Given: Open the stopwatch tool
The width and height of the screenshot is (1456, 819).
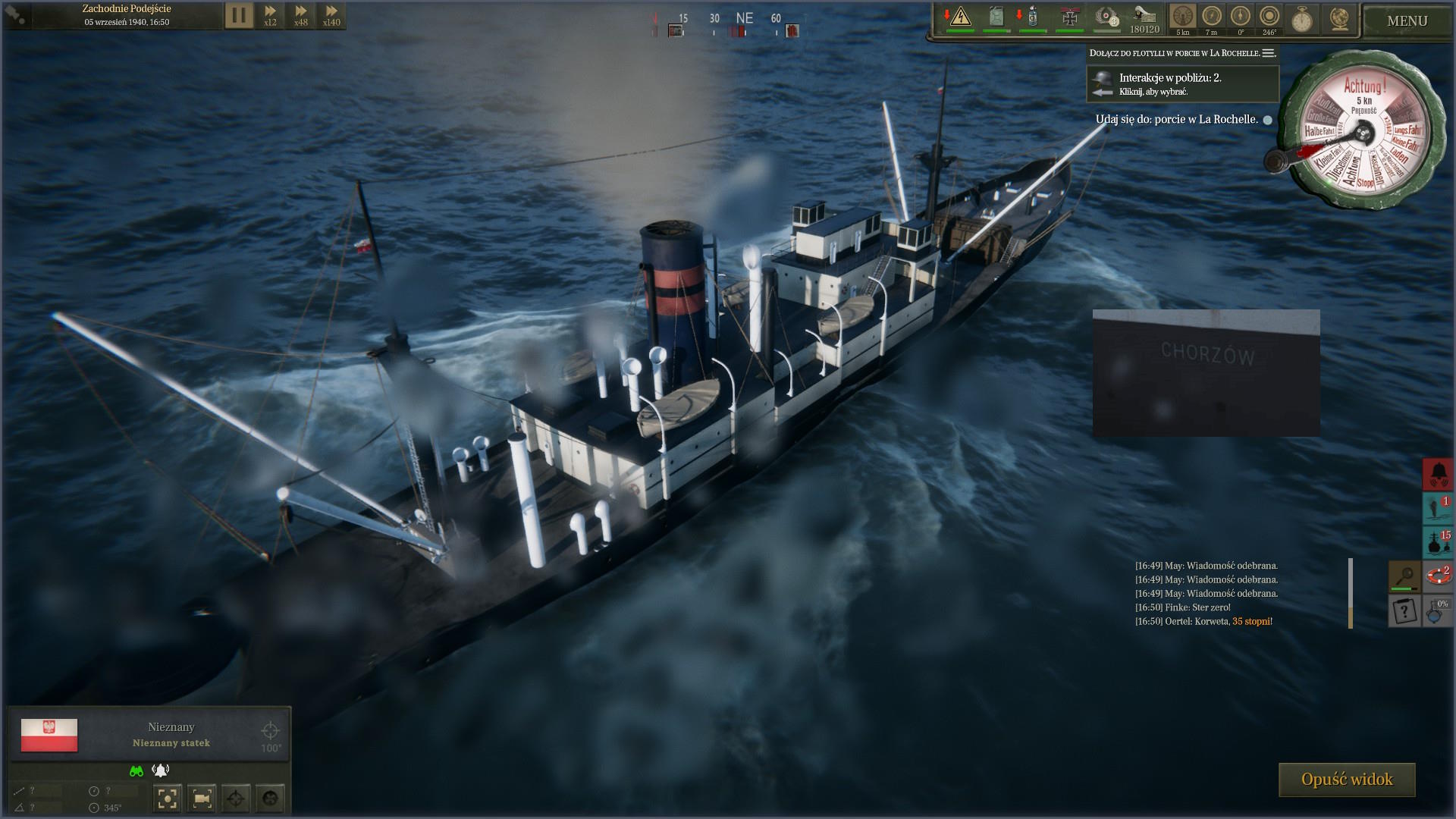Looking at the screenshot, I should [x=1302, y=18].
